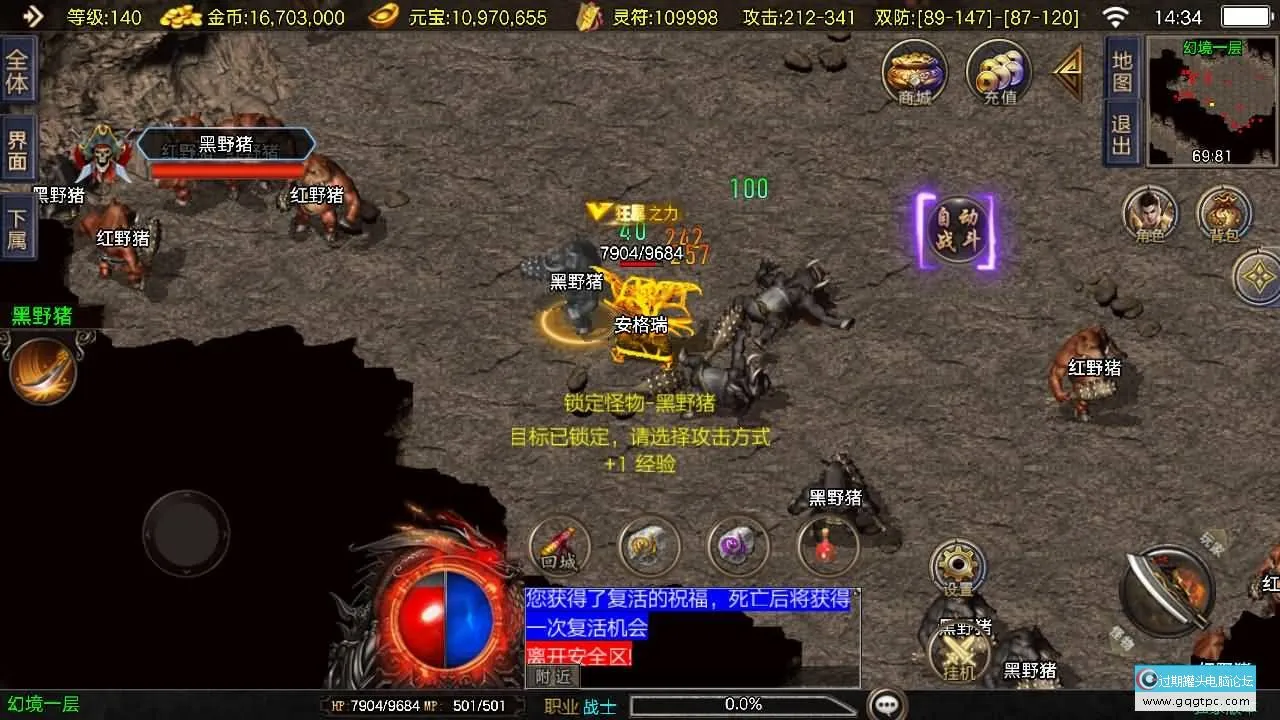Viewport: 1280px width, 720px height.
Task: Open the 幻境一层 minimap
Action: (1212, 101)
